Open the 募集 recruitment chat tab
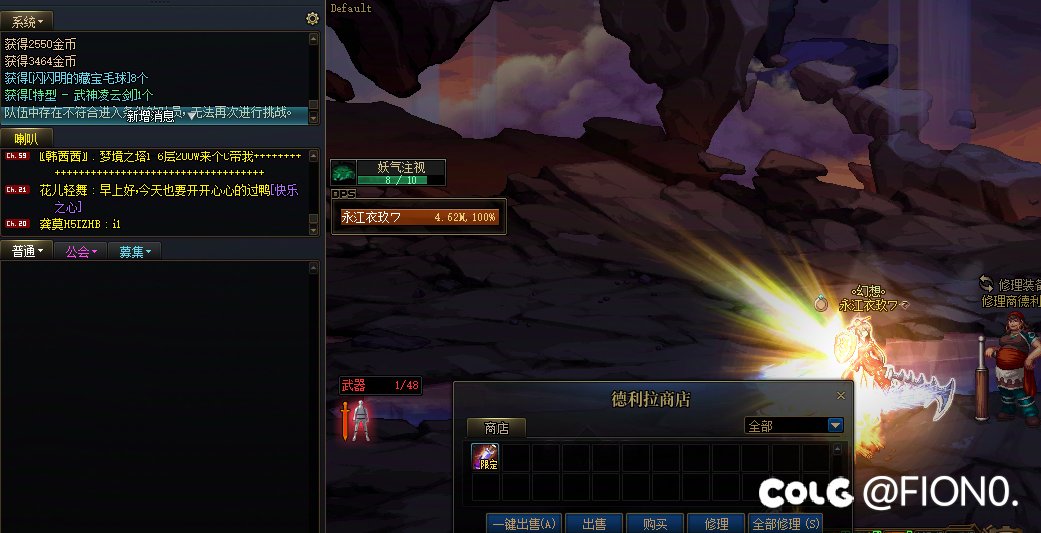Screen dimensions: 1041x533 [134, 252]
